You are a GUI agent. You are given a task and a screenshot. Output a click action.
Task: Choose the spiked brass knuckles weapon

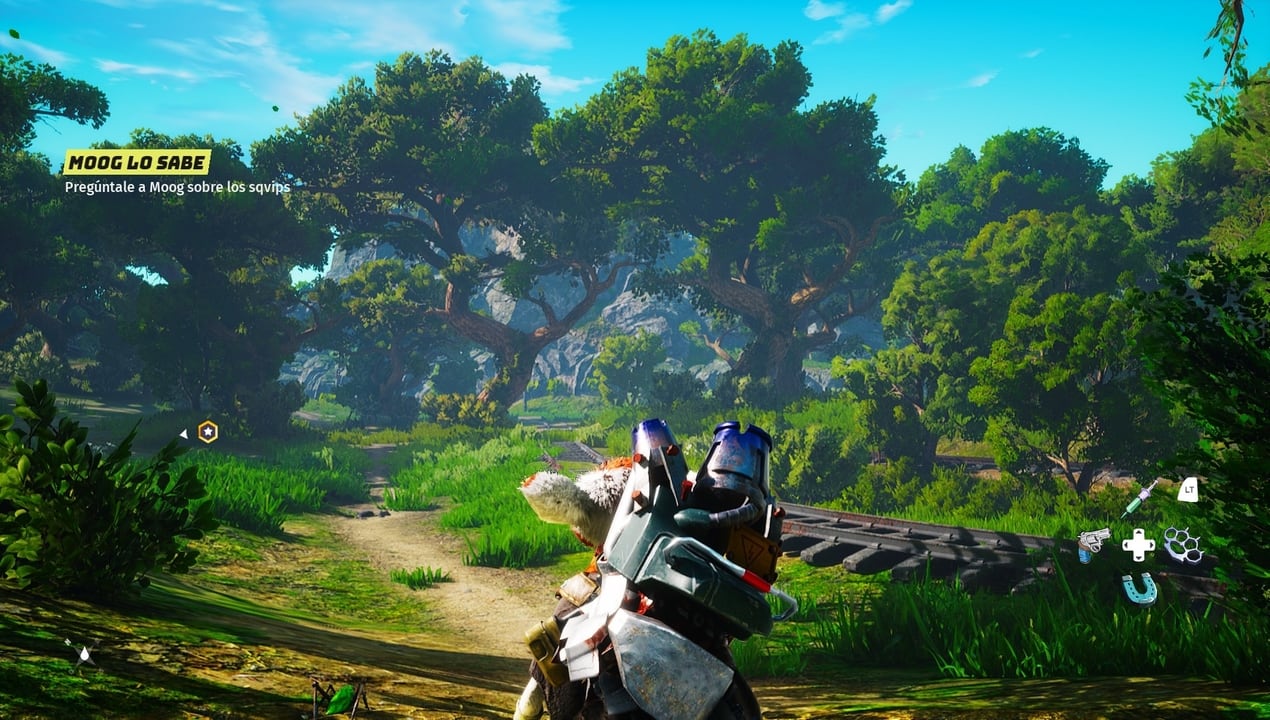click(1183, 544)
